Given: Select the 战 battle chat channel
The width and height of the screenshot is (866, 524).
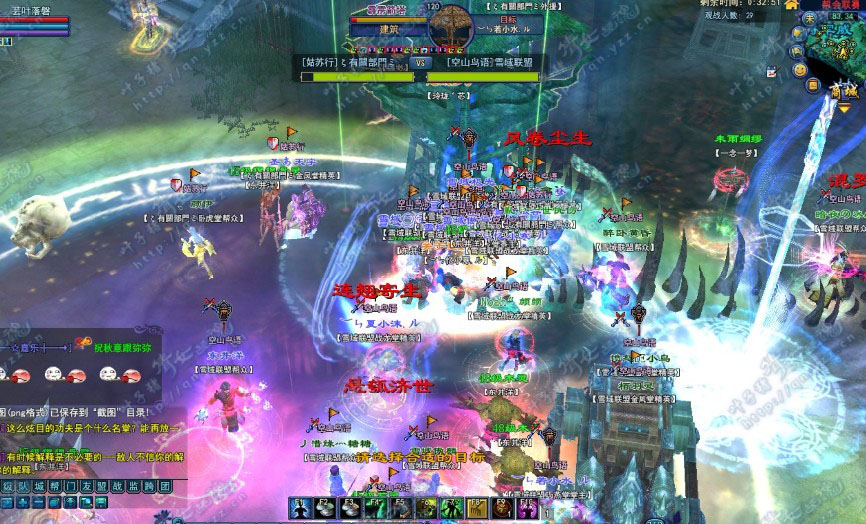Looking at the screenshot, I should 119,486.
